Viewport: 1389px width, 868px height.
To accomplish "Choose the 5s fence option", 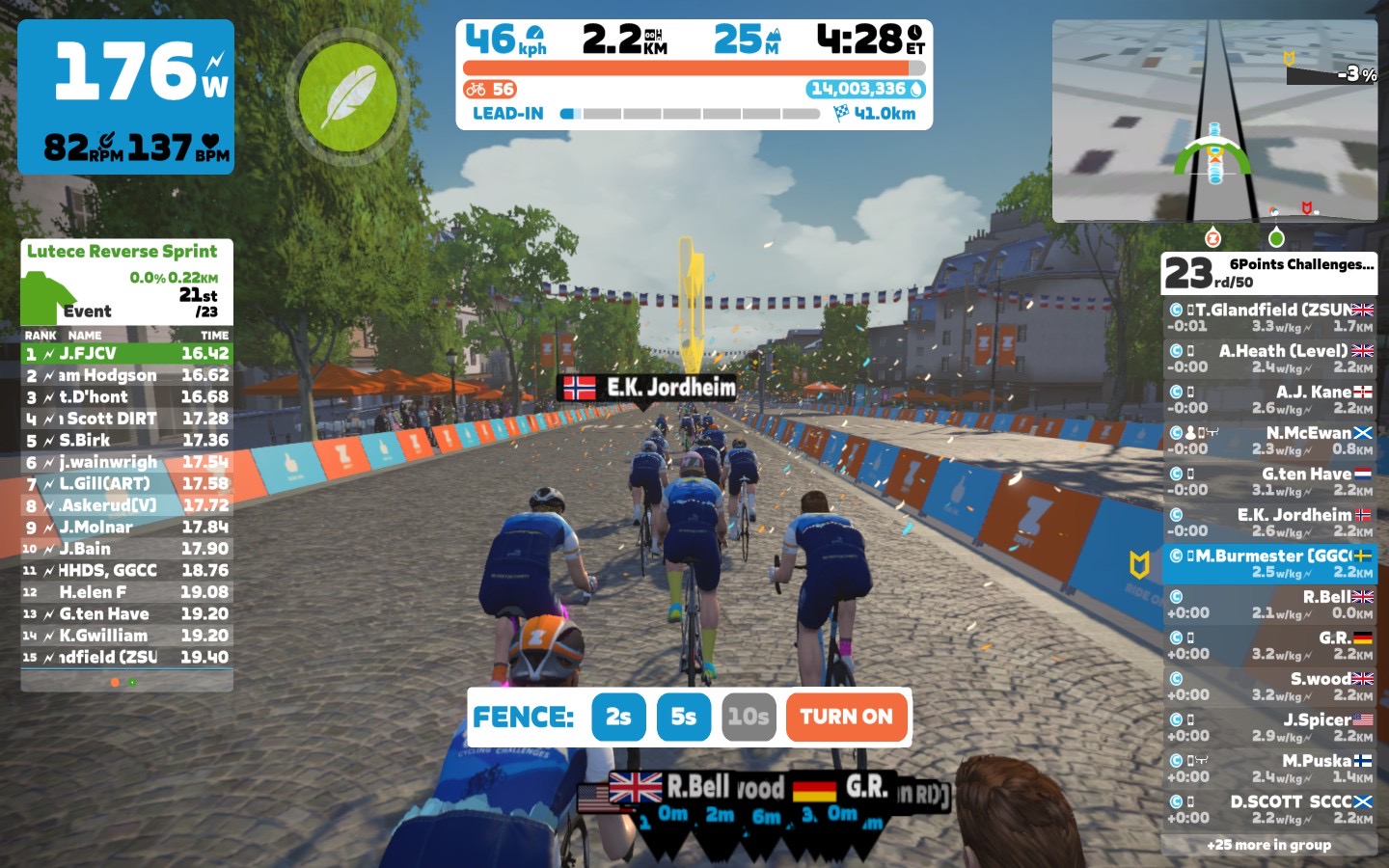I will pos(683,717).
